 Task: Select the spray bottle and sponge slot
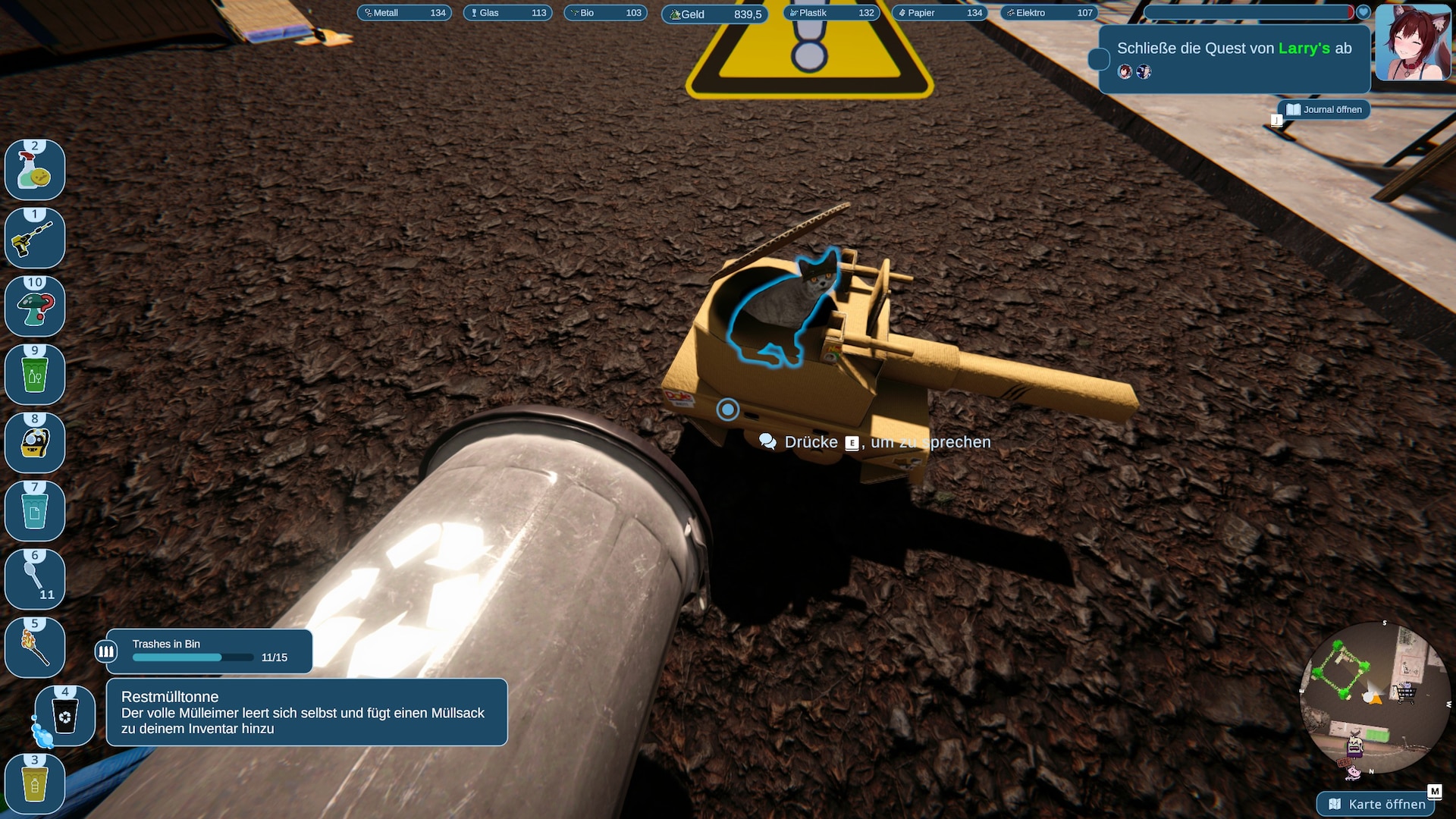(35, 171)
